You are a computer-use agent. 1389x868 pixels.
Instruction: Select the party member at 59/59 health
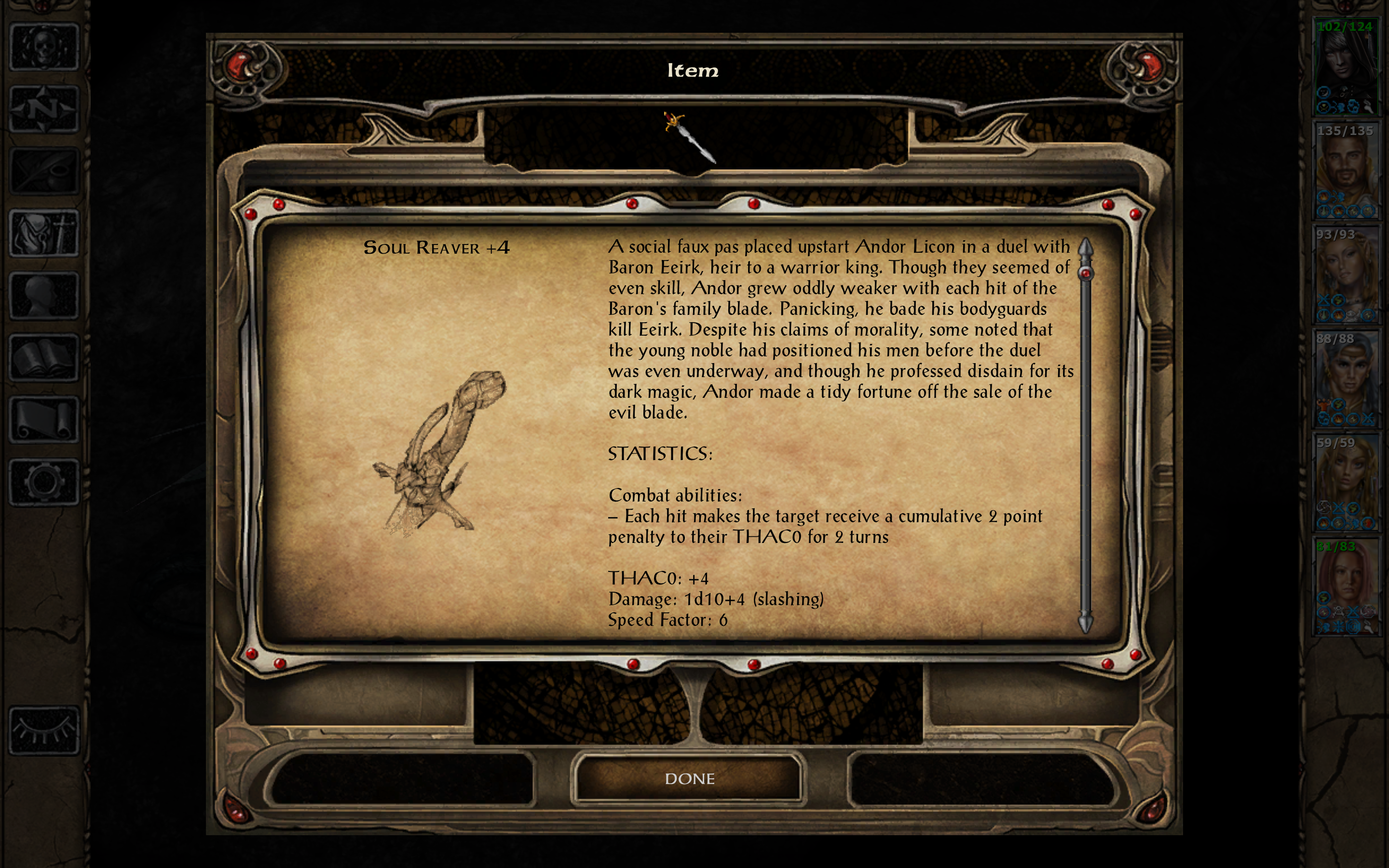1346,483
